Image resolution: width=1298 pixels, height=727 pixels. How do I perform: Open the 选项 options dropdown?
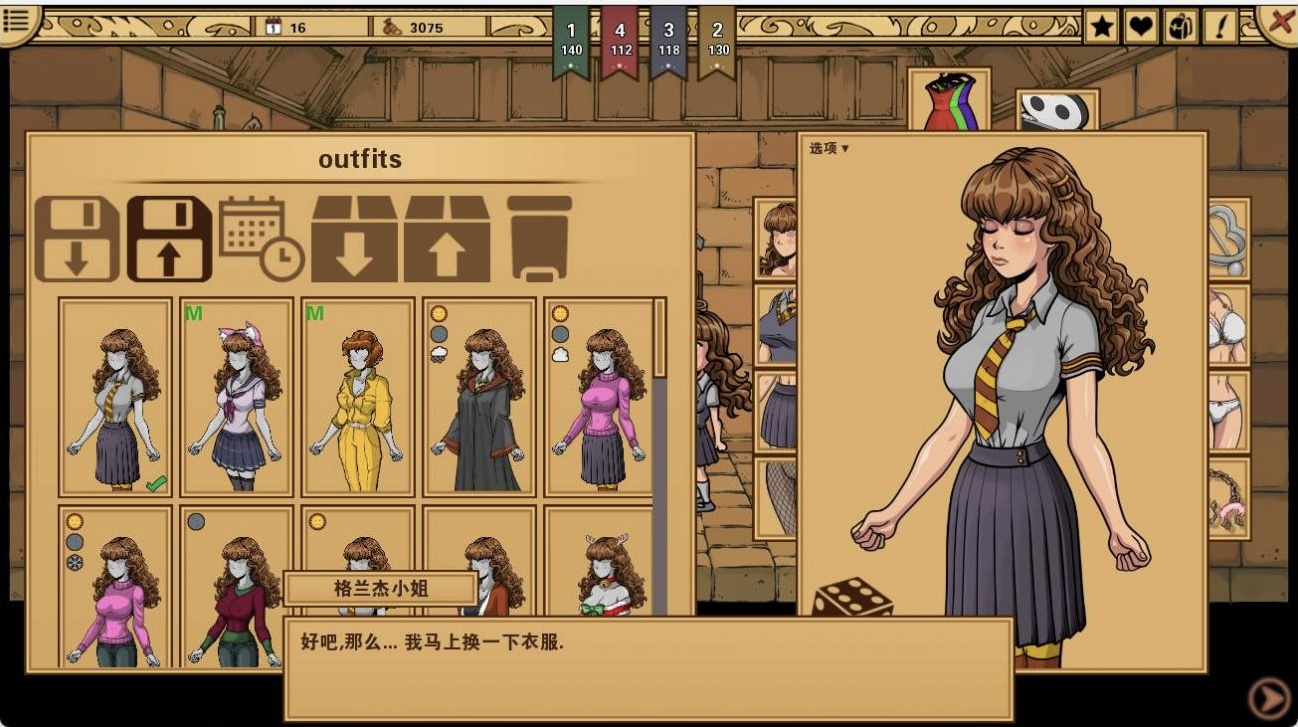829,148
